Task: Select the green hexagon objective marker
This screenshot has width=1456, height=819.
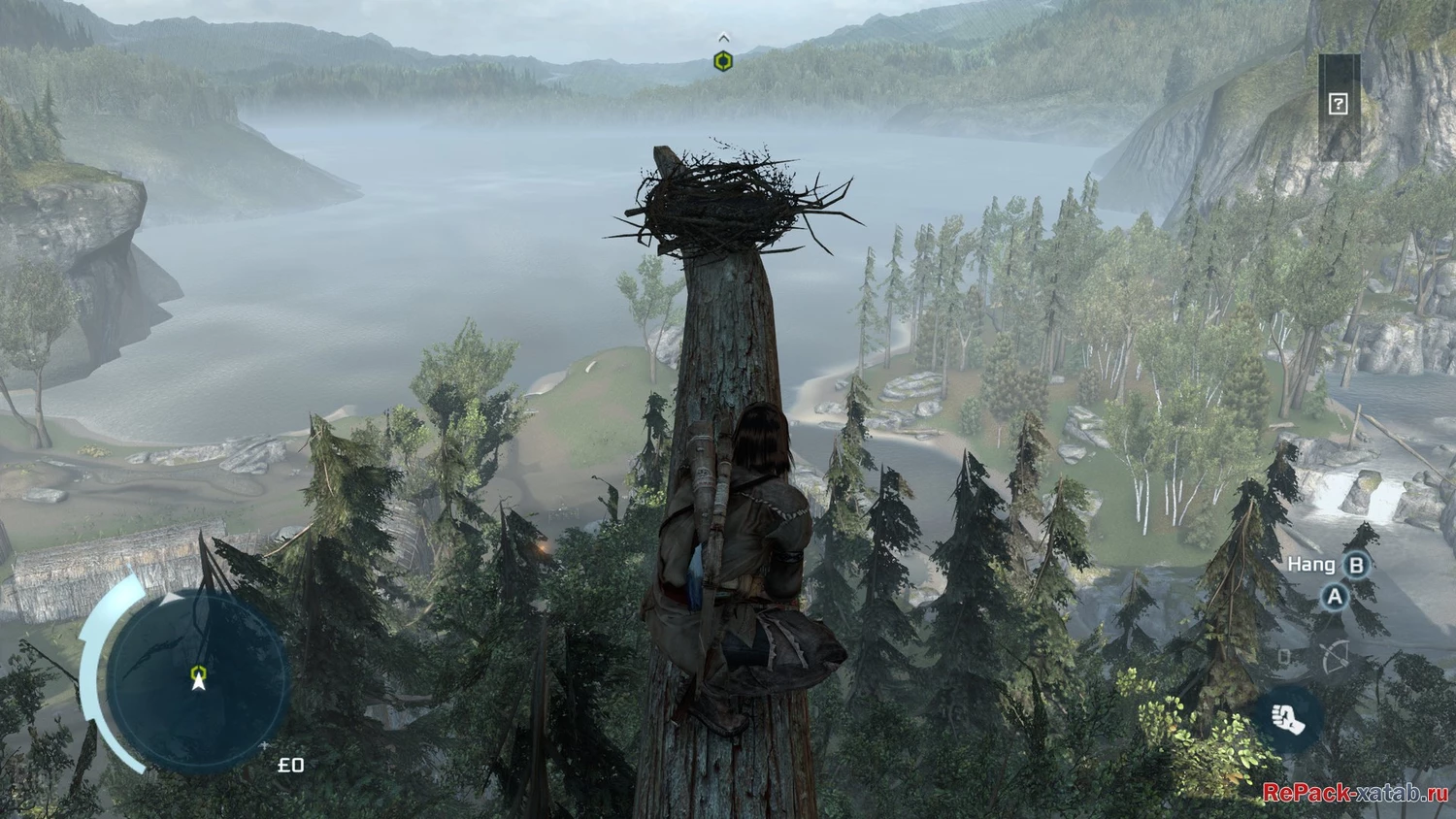Action: tap(723, 62)
